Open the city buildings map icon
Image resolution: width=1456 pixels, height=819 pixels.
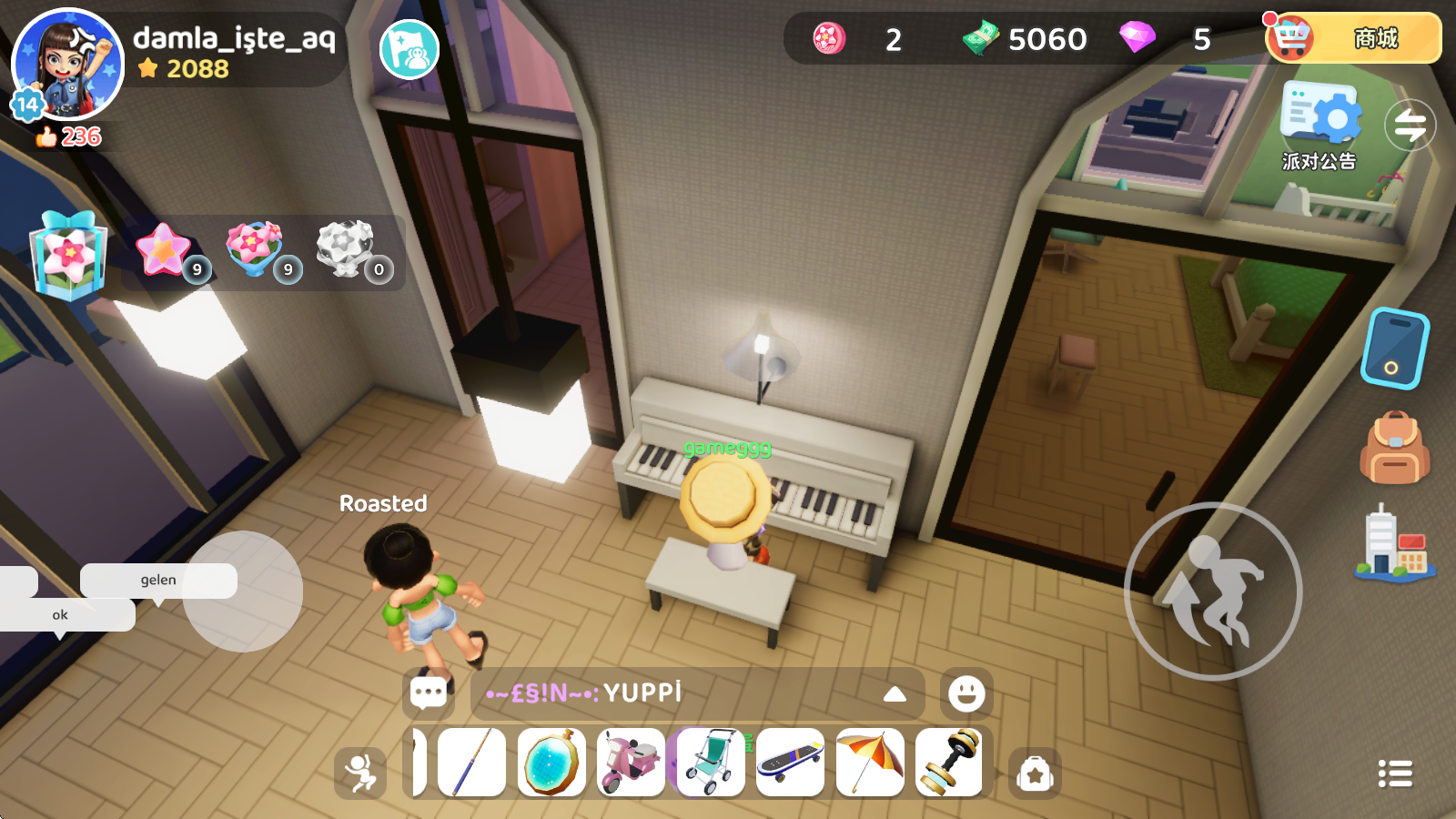click(1394, 544)
